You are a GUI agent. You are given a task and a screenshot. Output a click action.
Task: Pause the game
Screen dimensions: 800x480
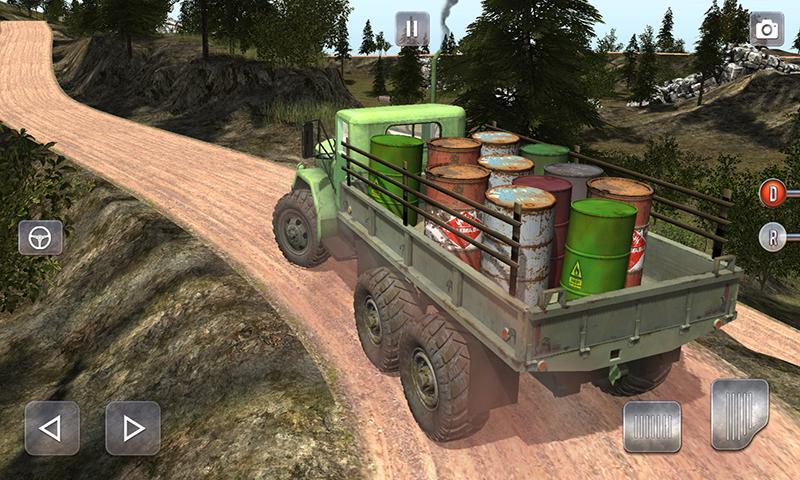411,28
